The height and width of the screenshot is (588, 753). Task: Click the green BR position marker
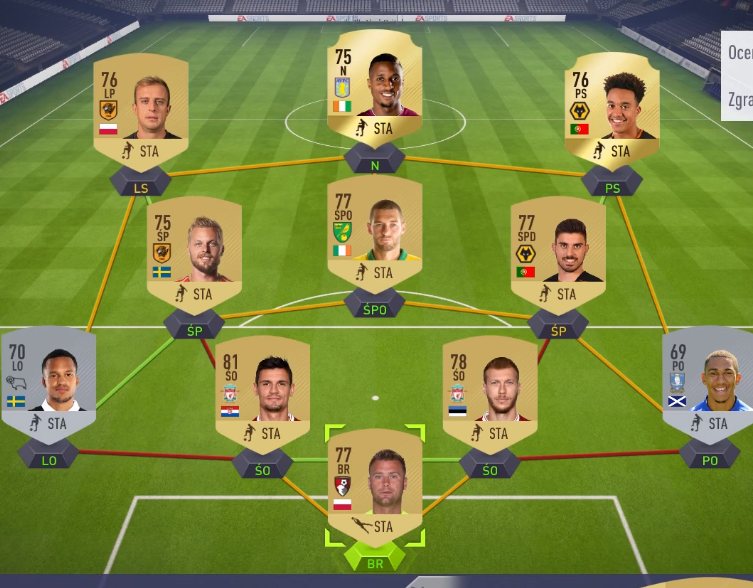374,560
